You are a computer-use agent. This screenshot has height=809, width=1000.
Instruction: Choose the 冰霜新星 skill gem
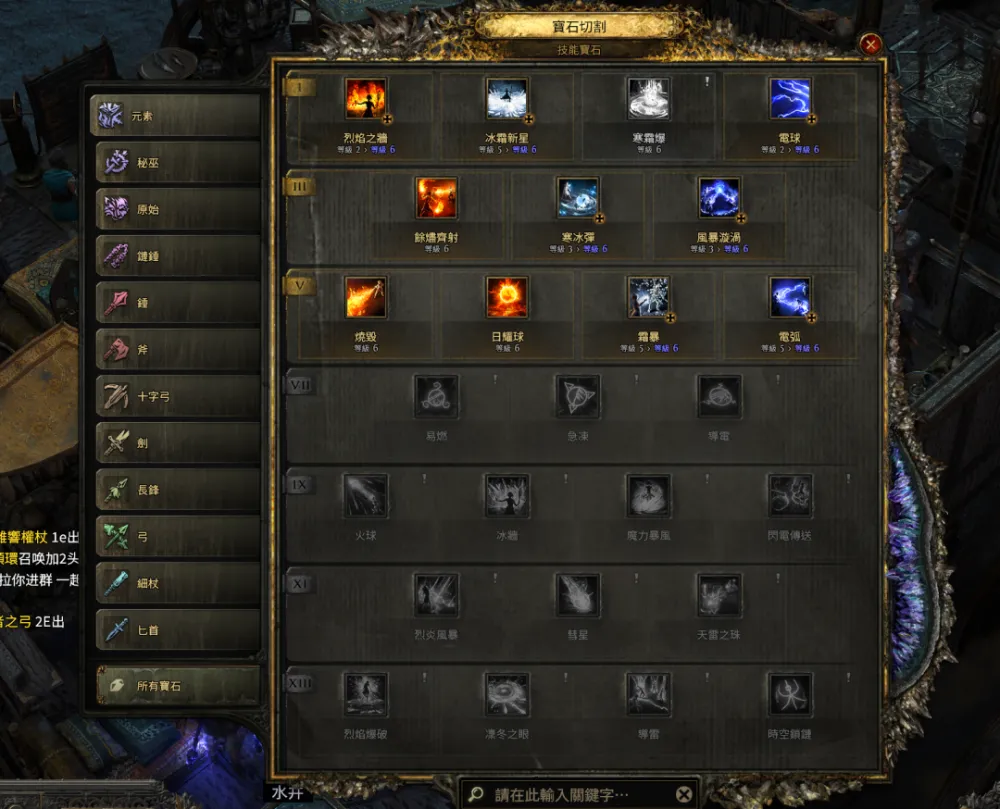click(x=506, y=99)
